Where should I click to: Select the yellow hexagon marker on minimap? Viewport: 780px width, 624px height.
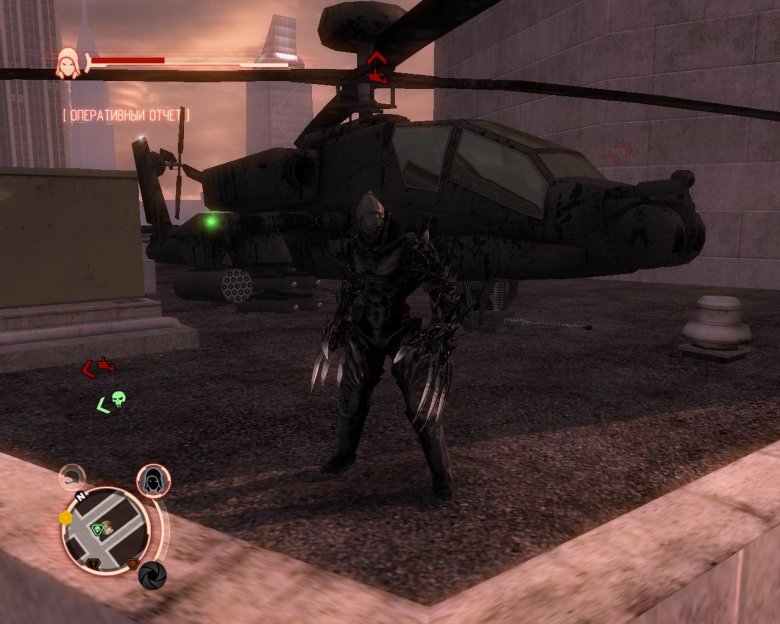point(66,517)
